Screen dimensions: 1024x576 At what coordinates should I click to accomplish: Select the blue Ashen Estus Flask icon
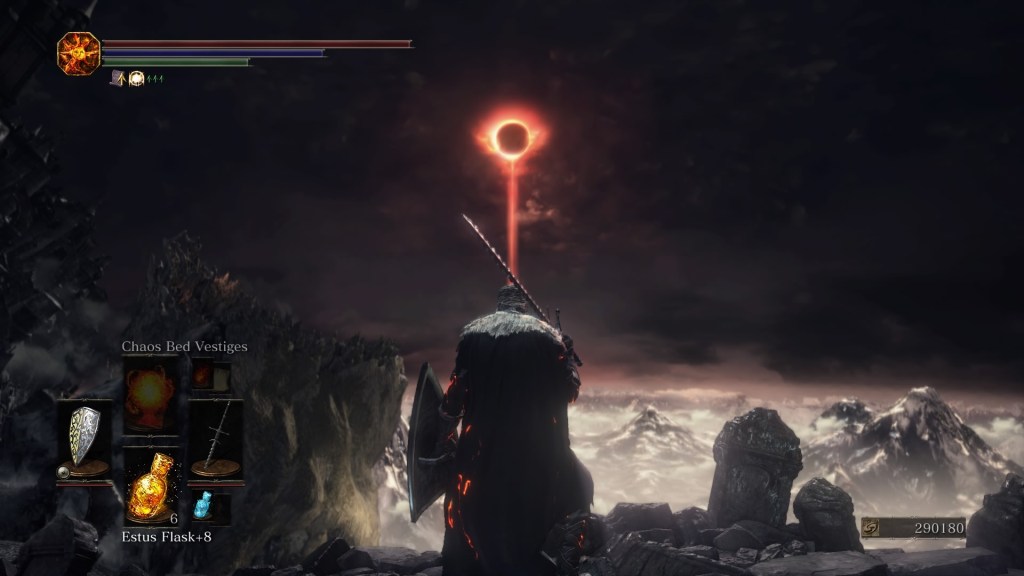(x=203, y=505)
